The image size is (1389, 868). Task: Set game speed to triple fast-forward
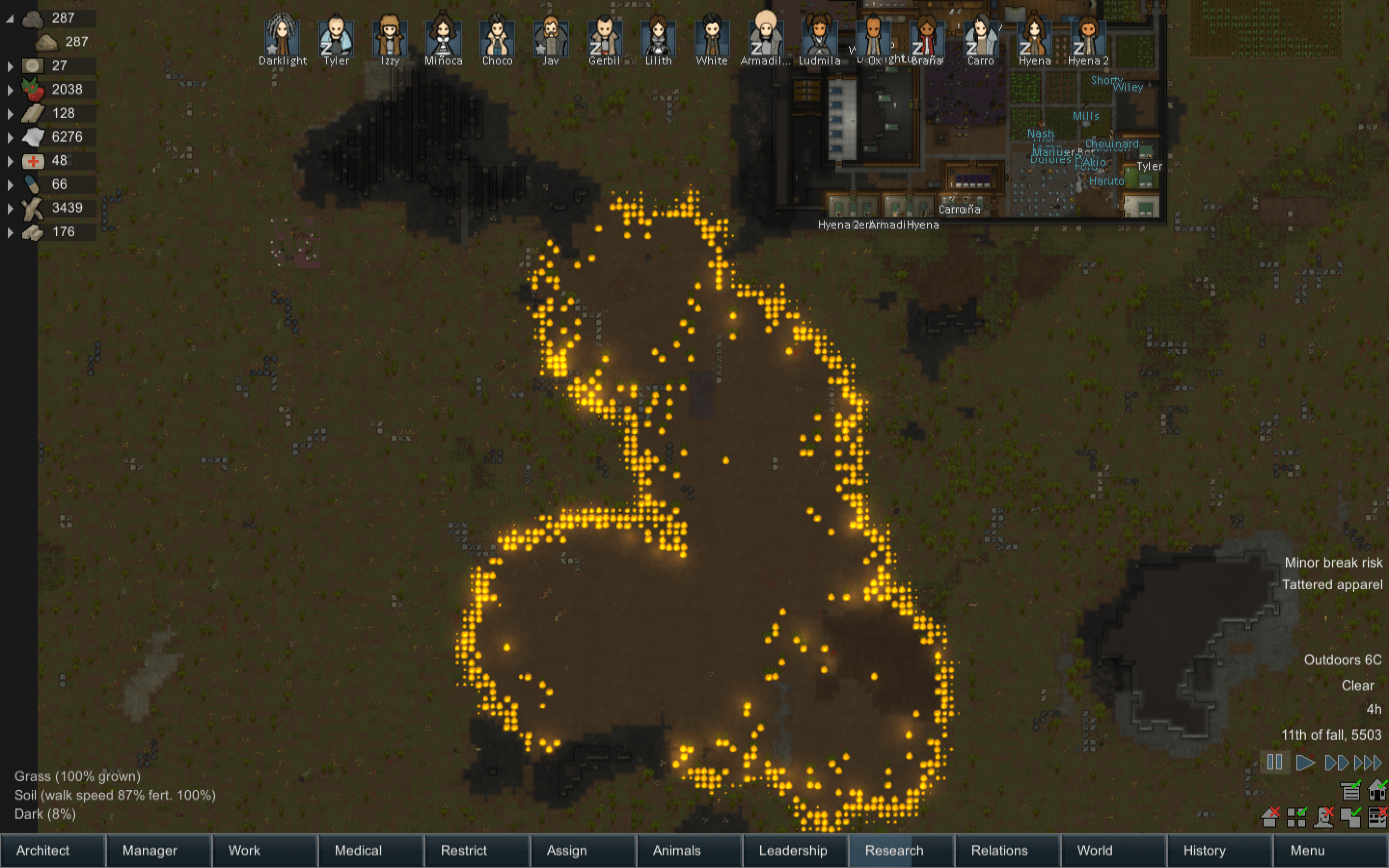pyautogui.click(x=1368, y=762)
